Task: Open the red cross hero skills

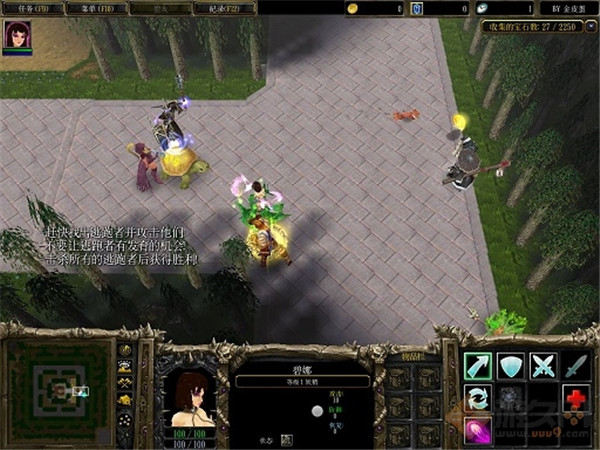Action: coord(575,399)
